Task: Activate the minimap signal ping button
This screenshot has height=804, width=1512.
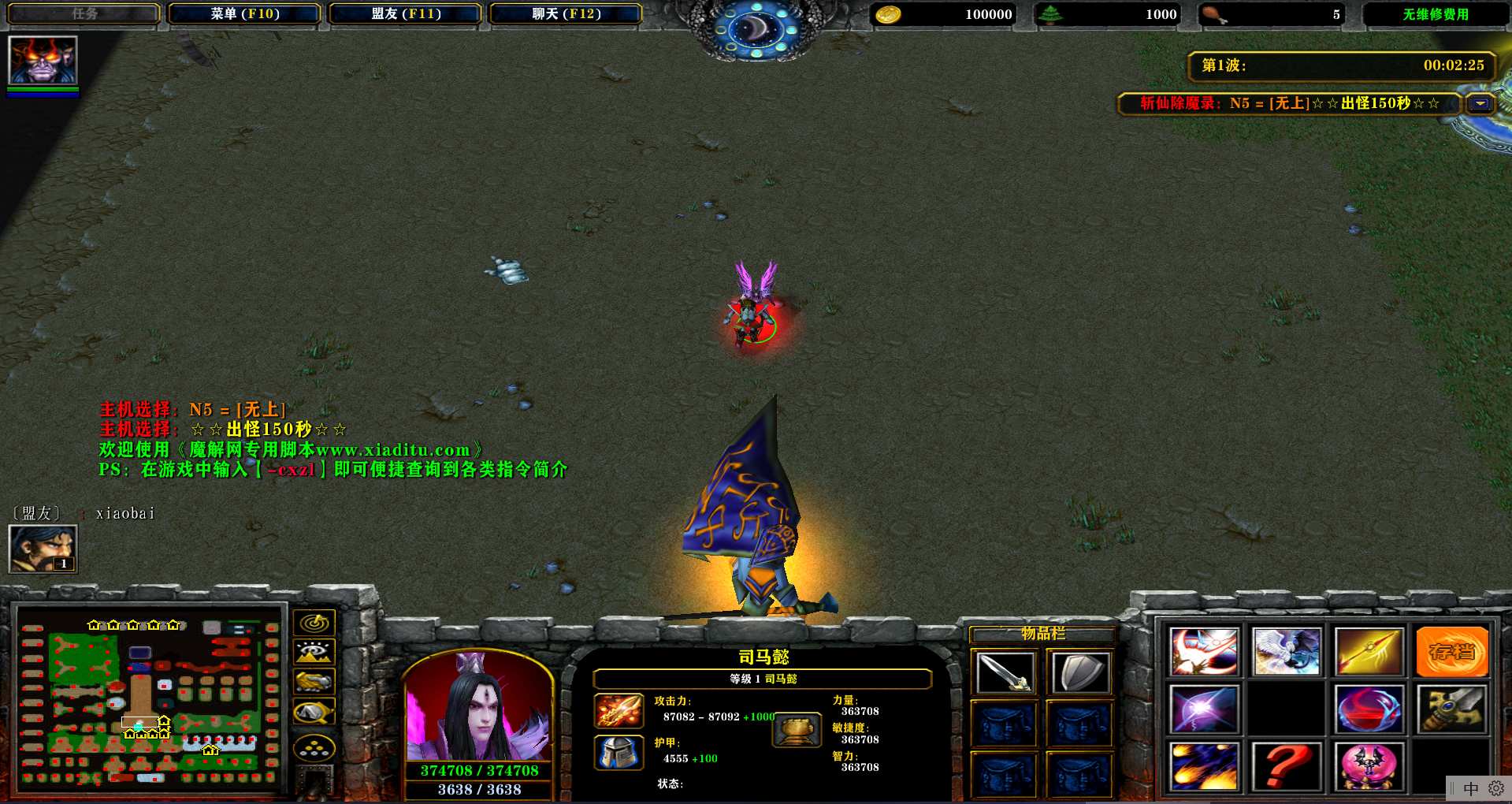Action: pyautogui.click(x=314, y=623)
